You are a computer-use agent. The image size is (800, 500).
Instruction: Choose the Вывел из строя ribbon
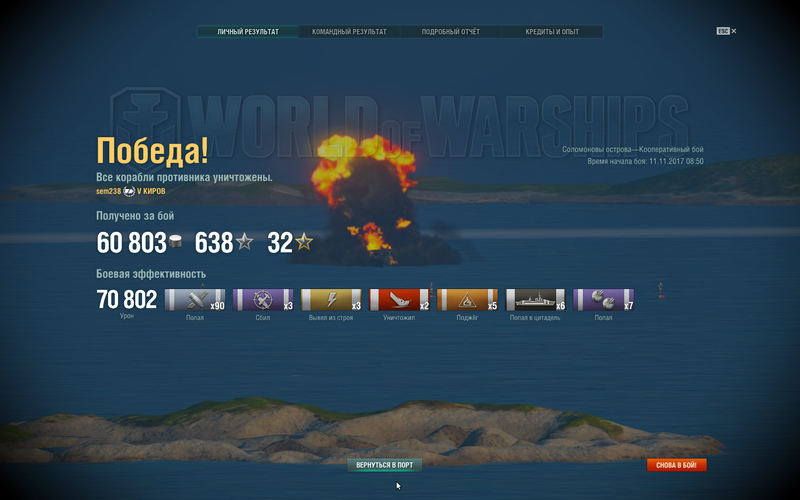pyautogui.click(x=332, y=300)
